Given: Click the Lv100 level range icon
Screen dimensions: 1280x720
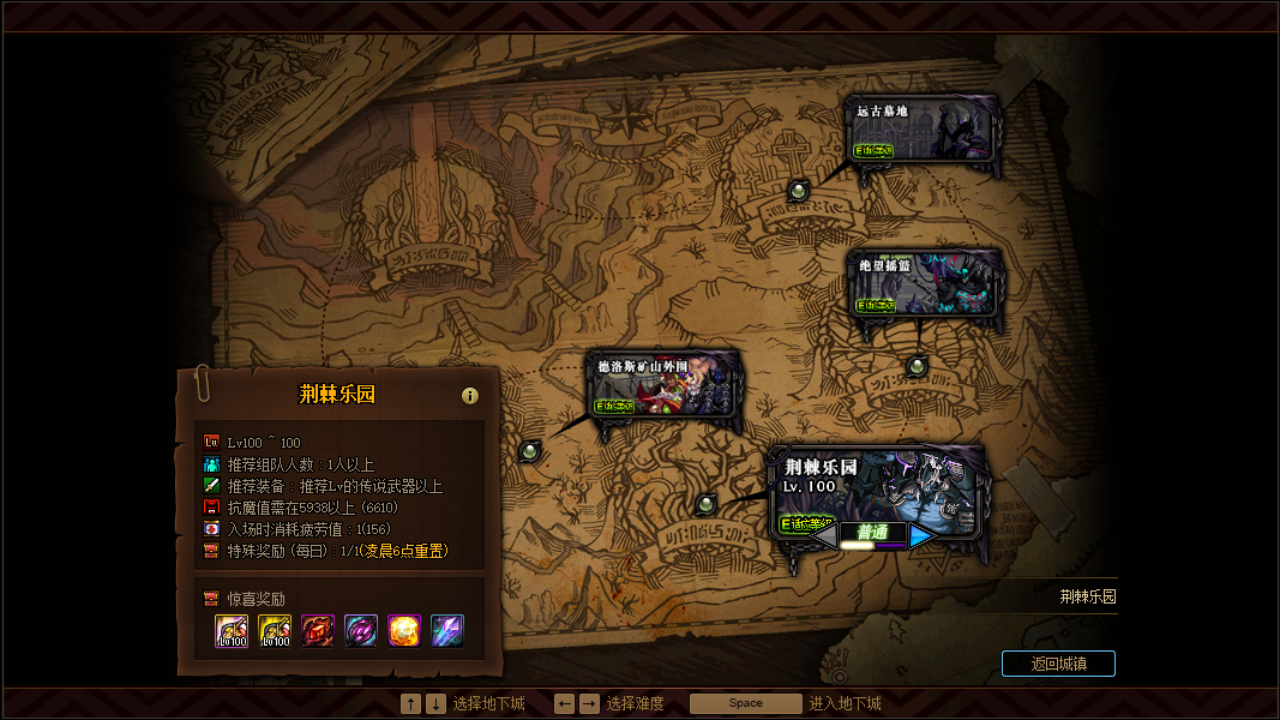Looking at the screenshot, I should pyautogui.click(x=210, y=442).
